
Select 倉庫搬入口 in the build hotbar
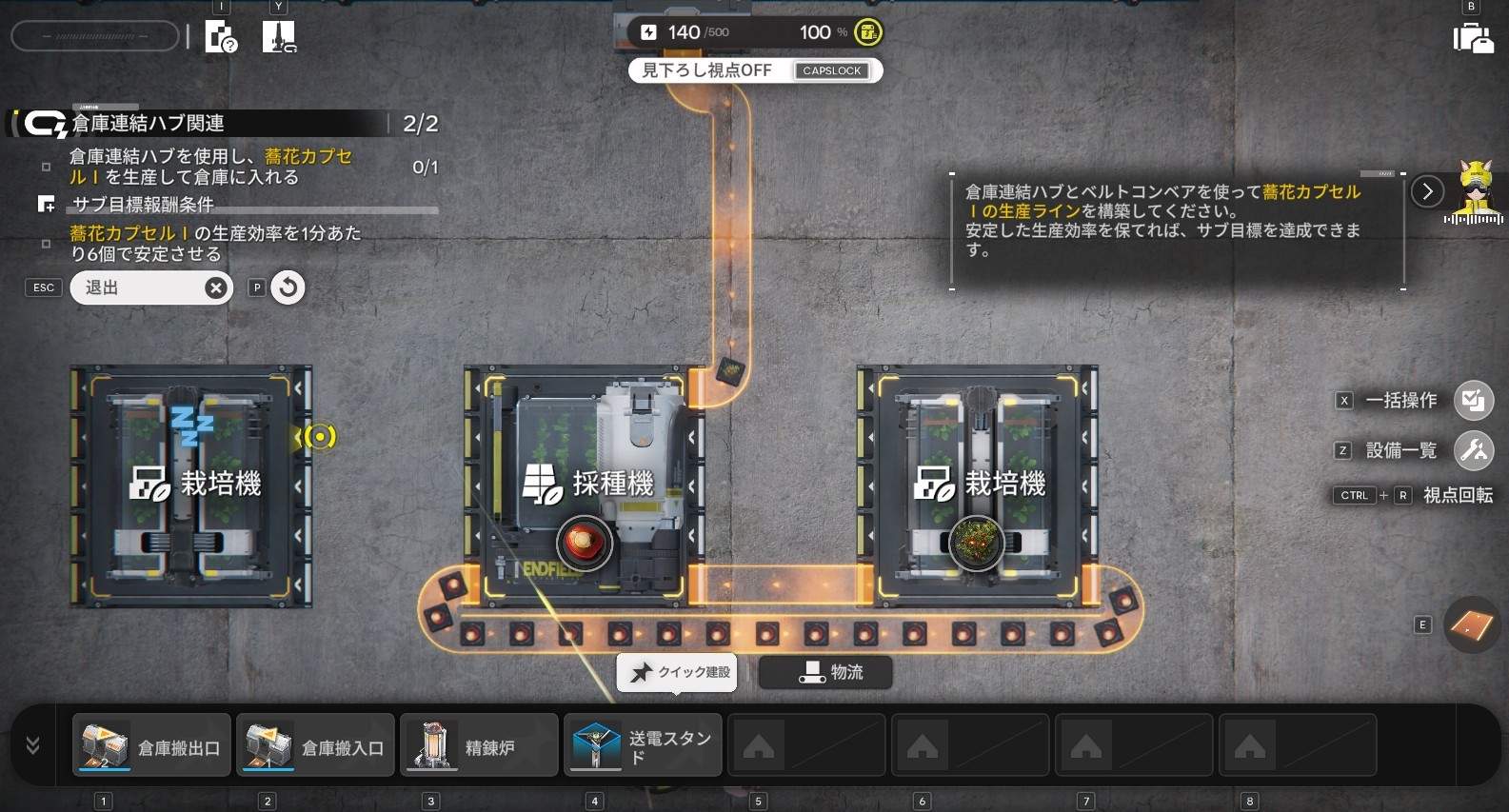pos(315,745)
